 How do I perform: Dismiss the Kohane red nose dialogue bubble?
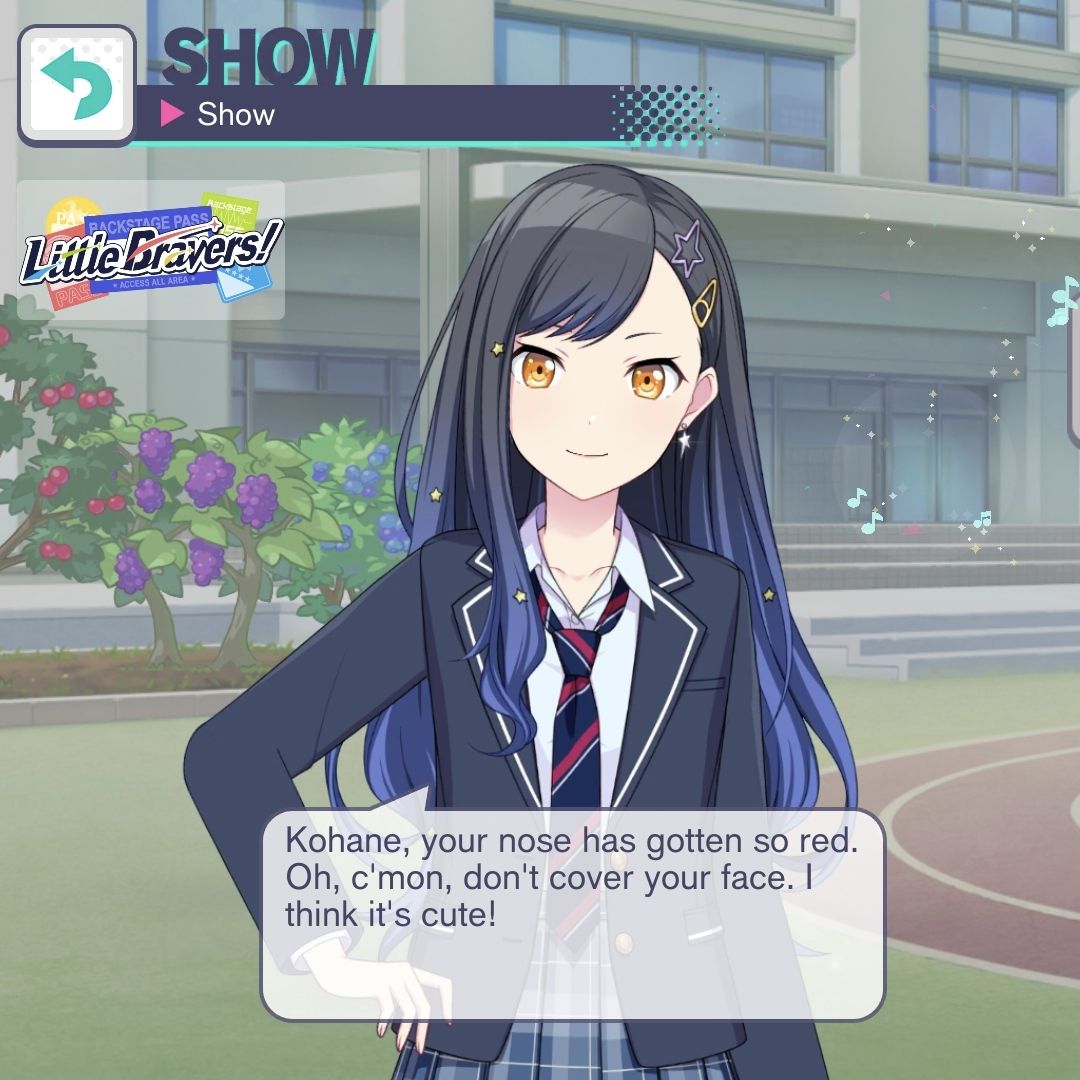572,914
